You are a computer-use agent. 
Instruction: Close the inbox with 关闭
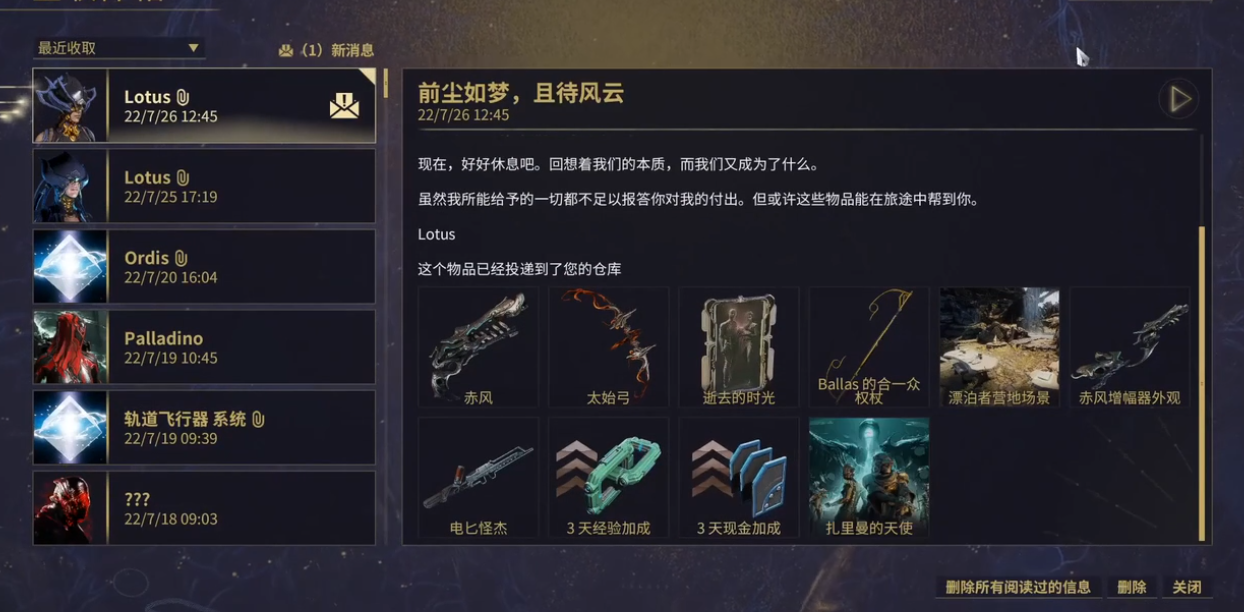point(1187,587)
